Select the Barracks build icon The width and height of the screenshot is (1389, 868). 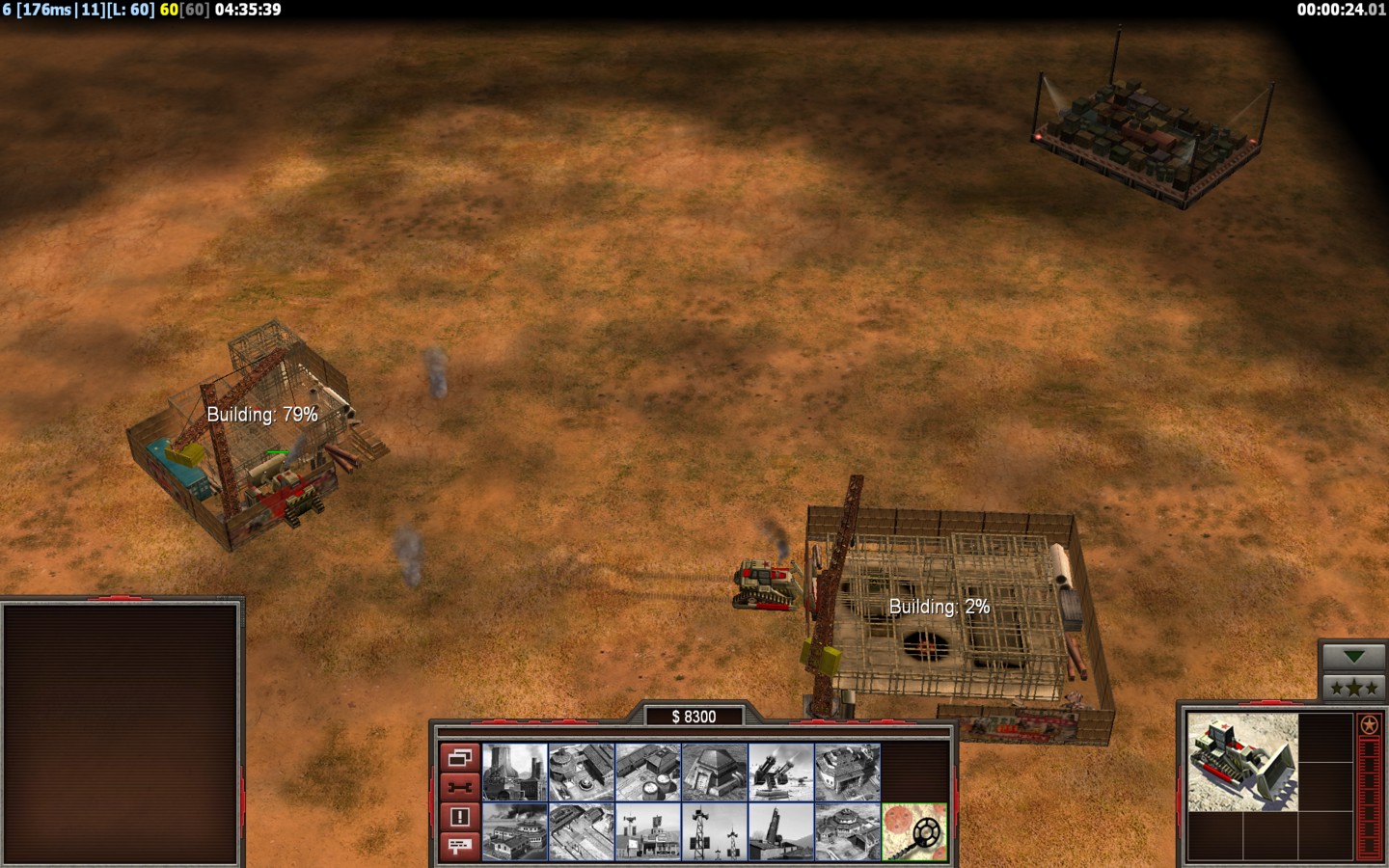coord(582,772)
